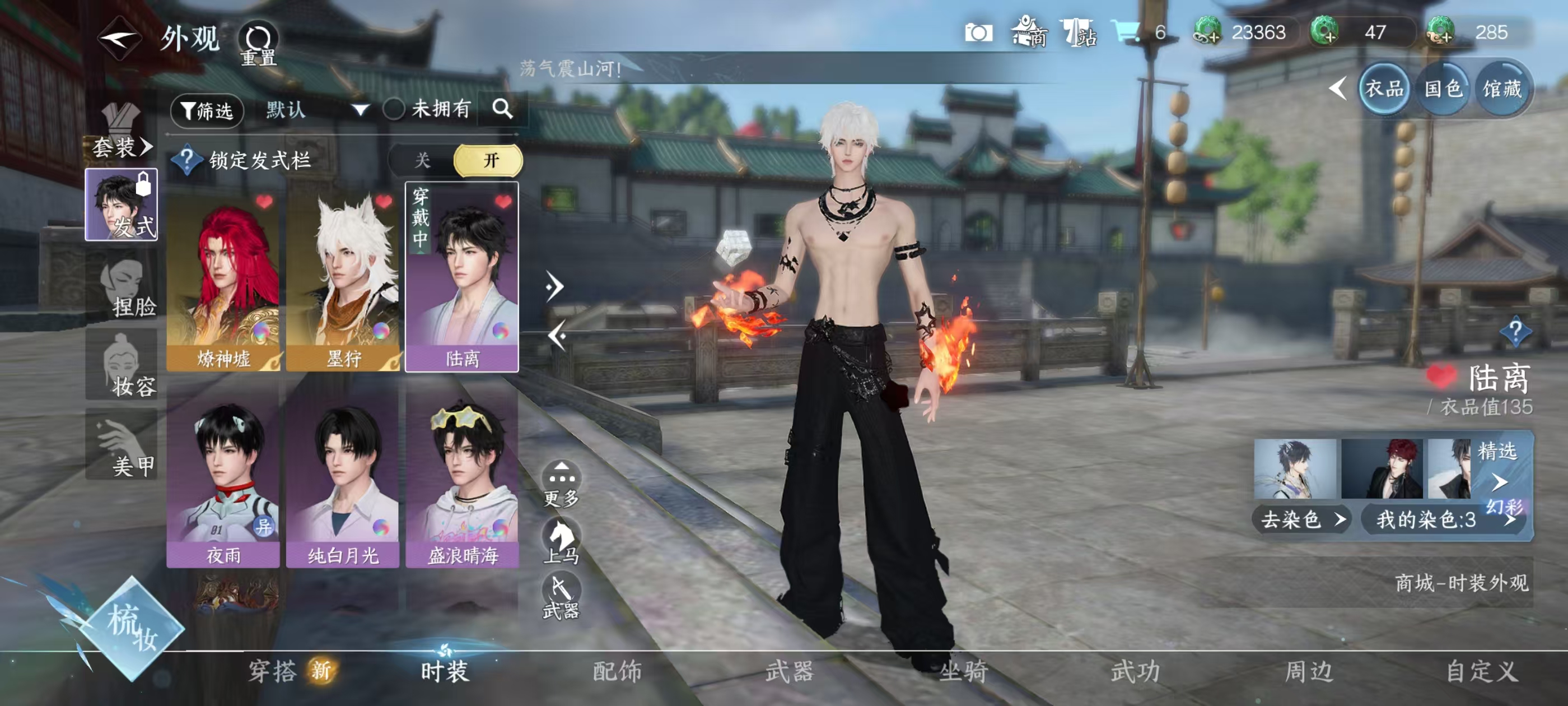Screen dimensions: 1568x706
Task: Open the 坐骑 mounts tab
Action: click(963, 671)
